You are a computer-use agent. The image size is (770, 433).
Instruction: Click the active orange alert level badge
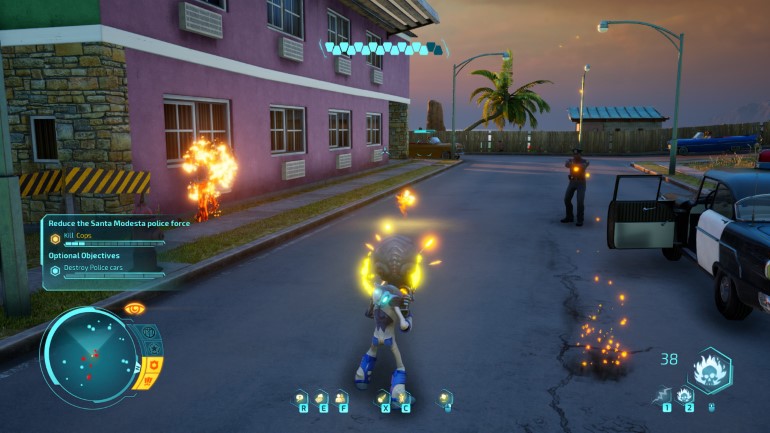(x=153, y=368)
